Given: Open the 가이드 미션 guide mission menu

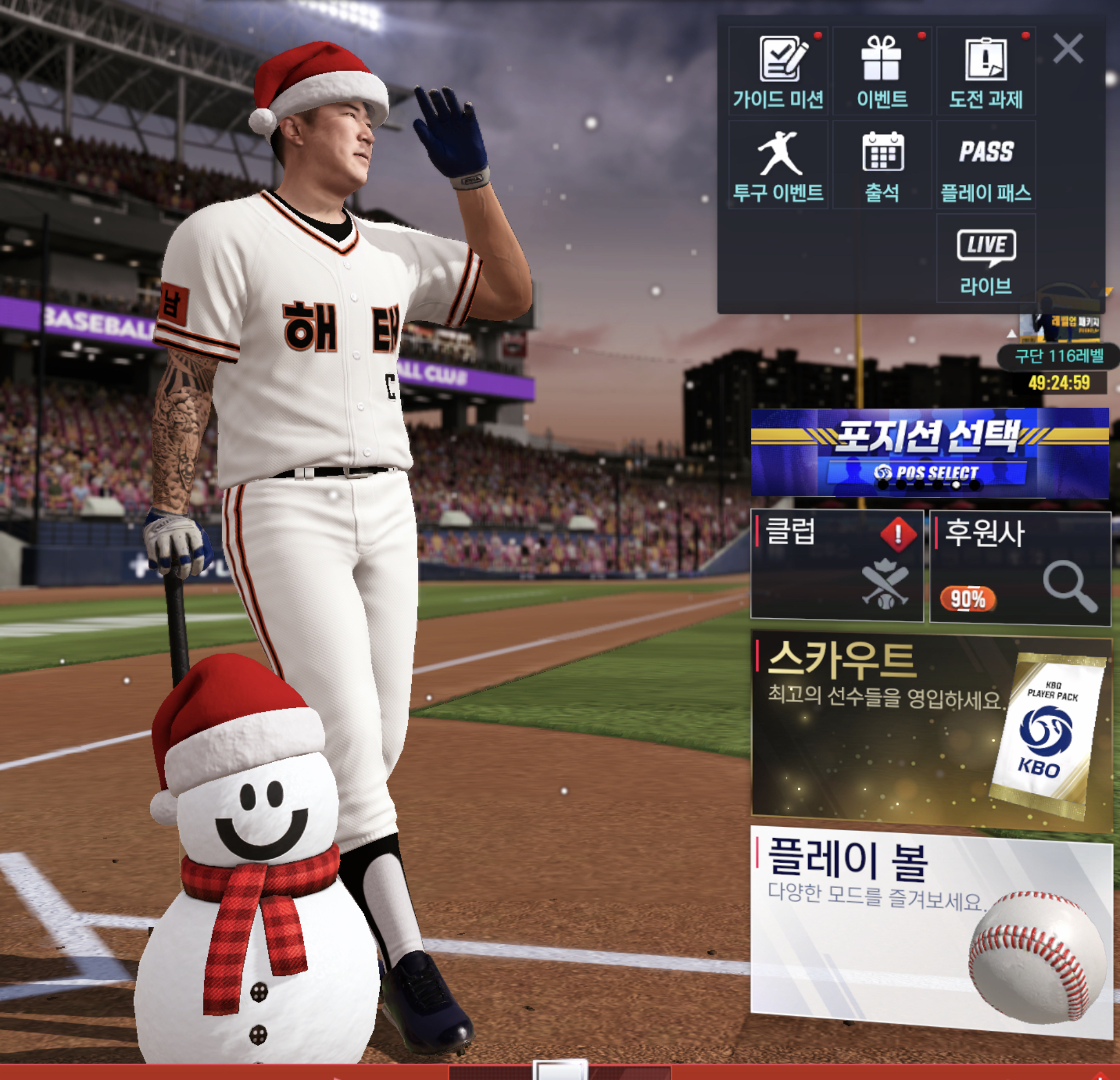Looking at the screenshot, I should coord(778,72).
